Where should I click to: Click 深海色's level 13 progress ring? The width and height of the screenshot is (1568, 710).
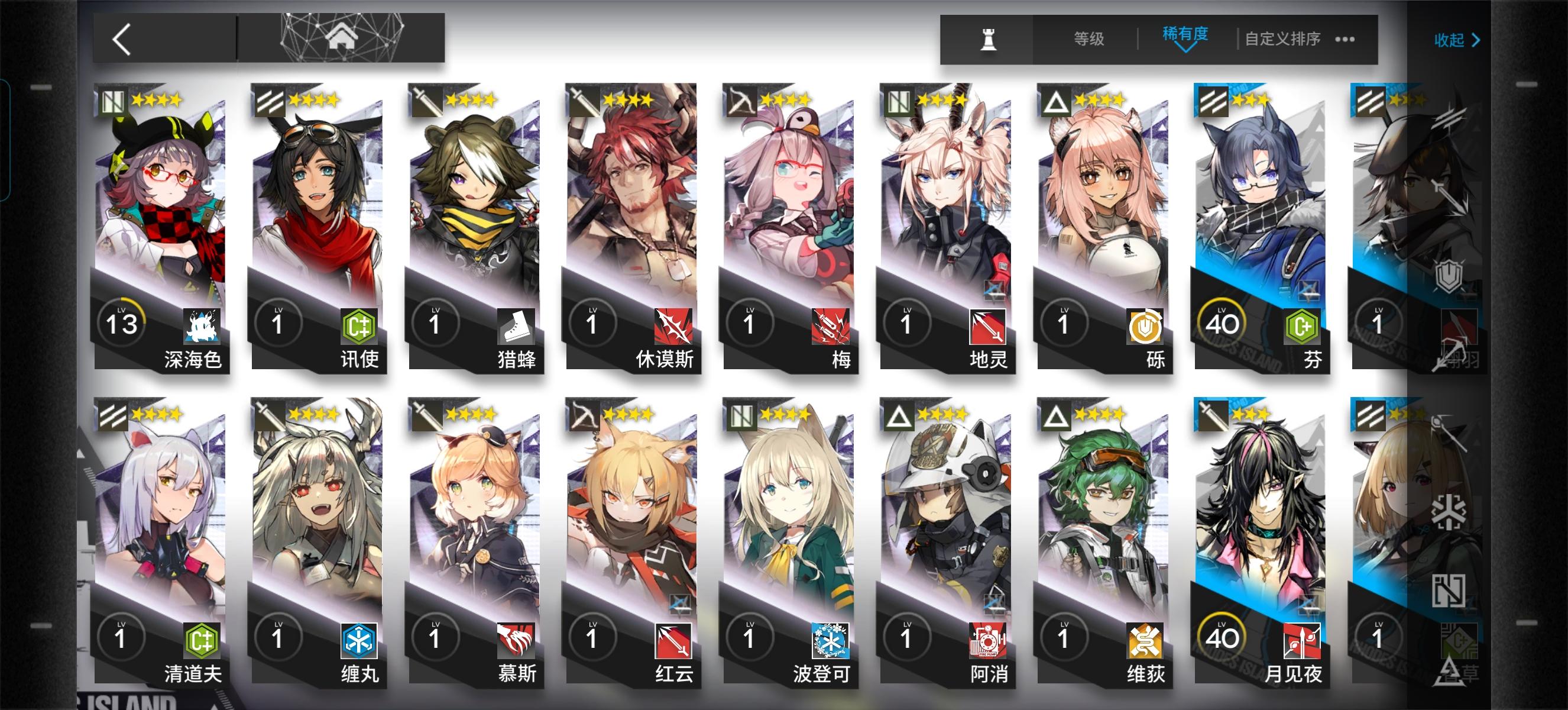tap(121, 323)
